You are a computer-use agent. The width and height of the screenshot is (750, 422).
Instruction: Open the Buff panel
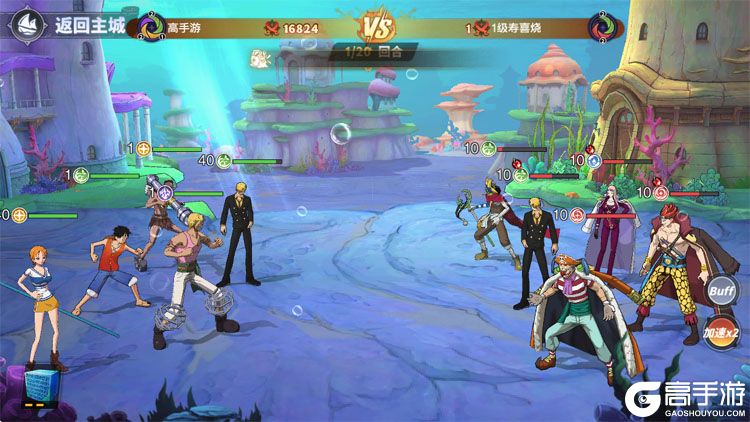tap(721, 291)
